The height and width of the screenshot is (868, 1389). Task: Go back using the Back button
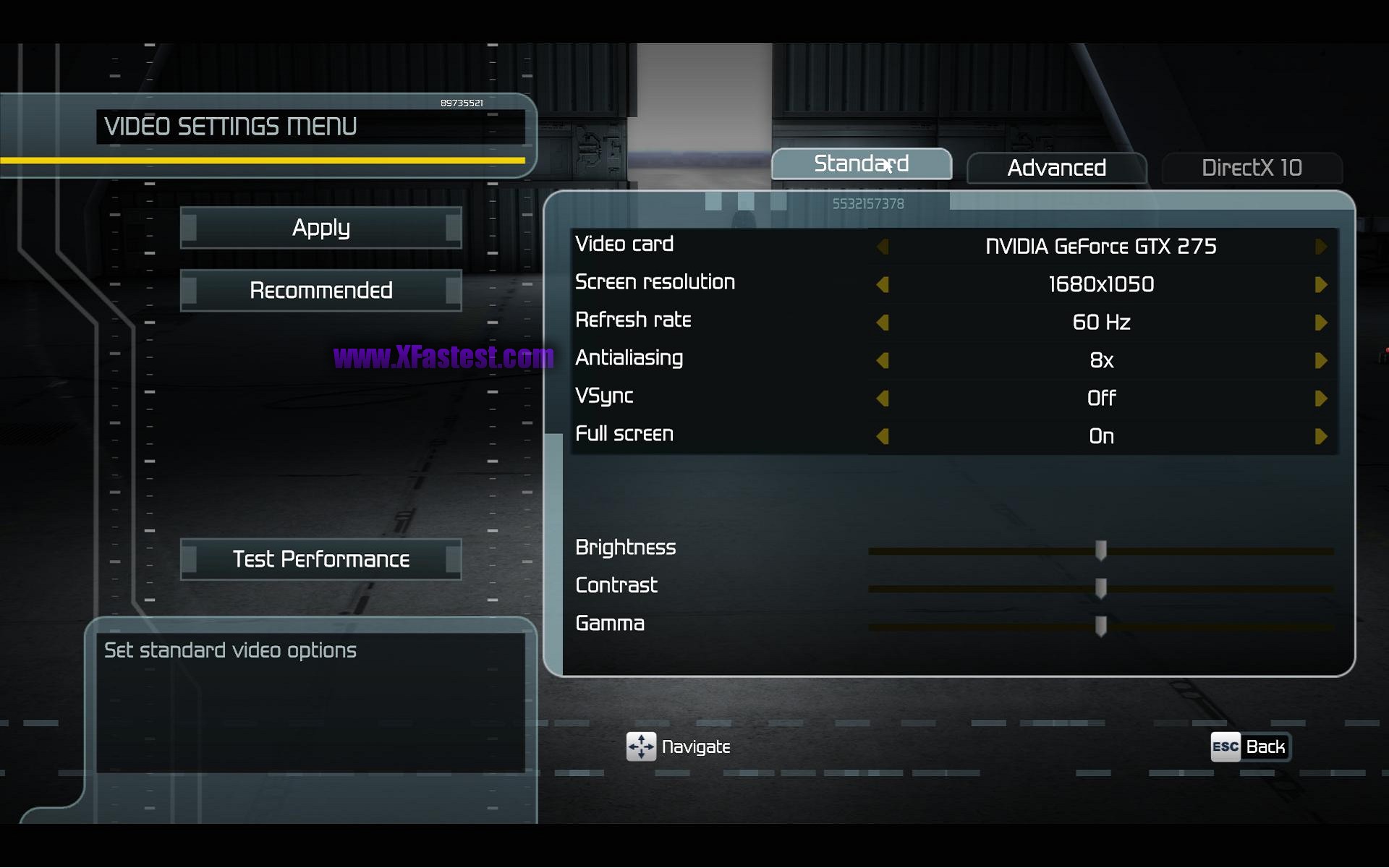[1251, 747]
